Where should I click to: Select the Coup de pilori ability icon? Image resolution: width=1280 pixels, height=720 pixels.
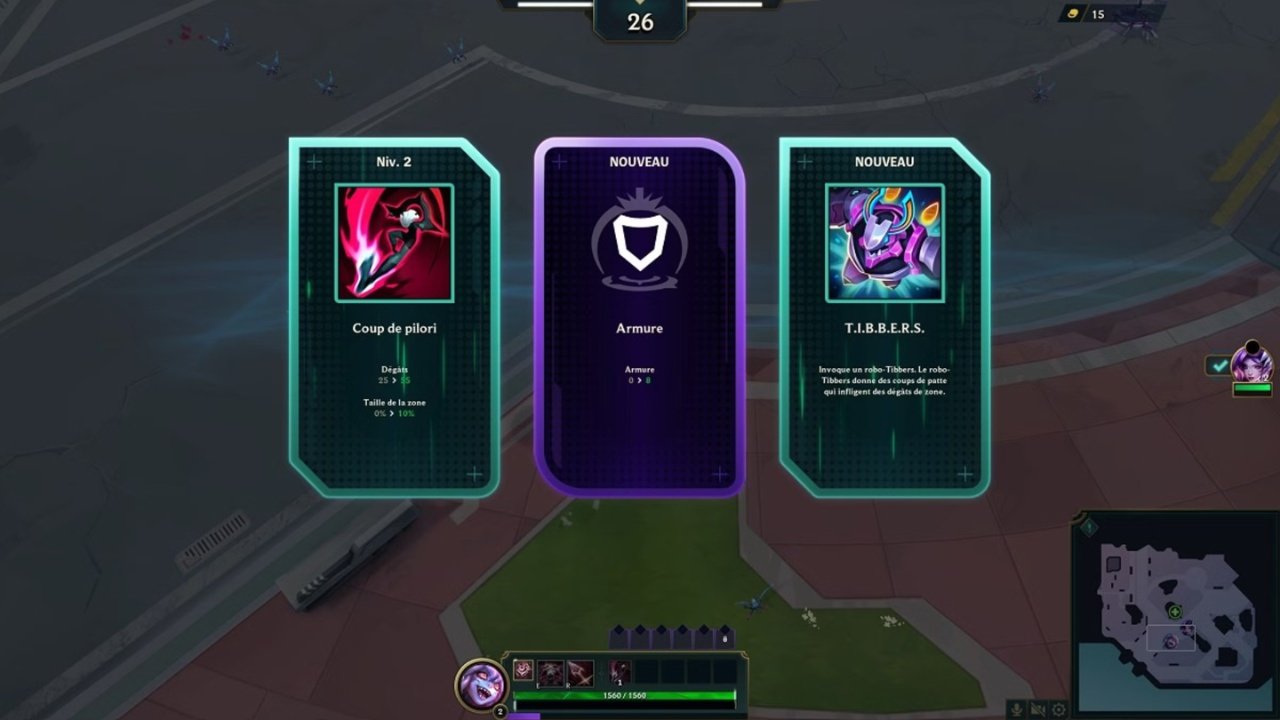click(396, 243)
